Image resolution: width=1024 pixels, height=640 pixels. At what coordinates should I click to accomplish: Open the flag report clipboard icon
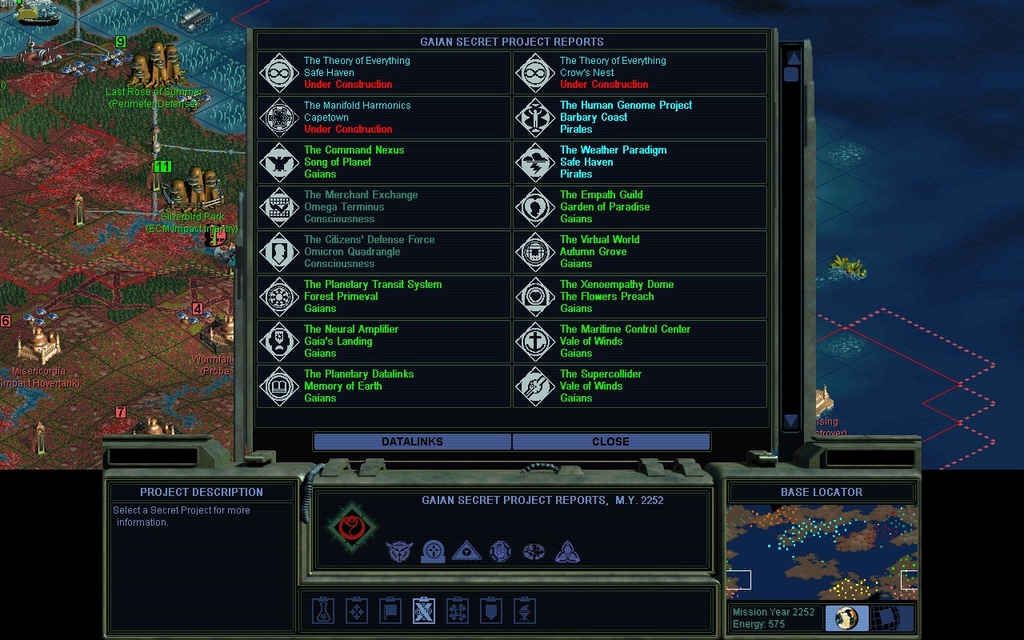pos(390,609)
